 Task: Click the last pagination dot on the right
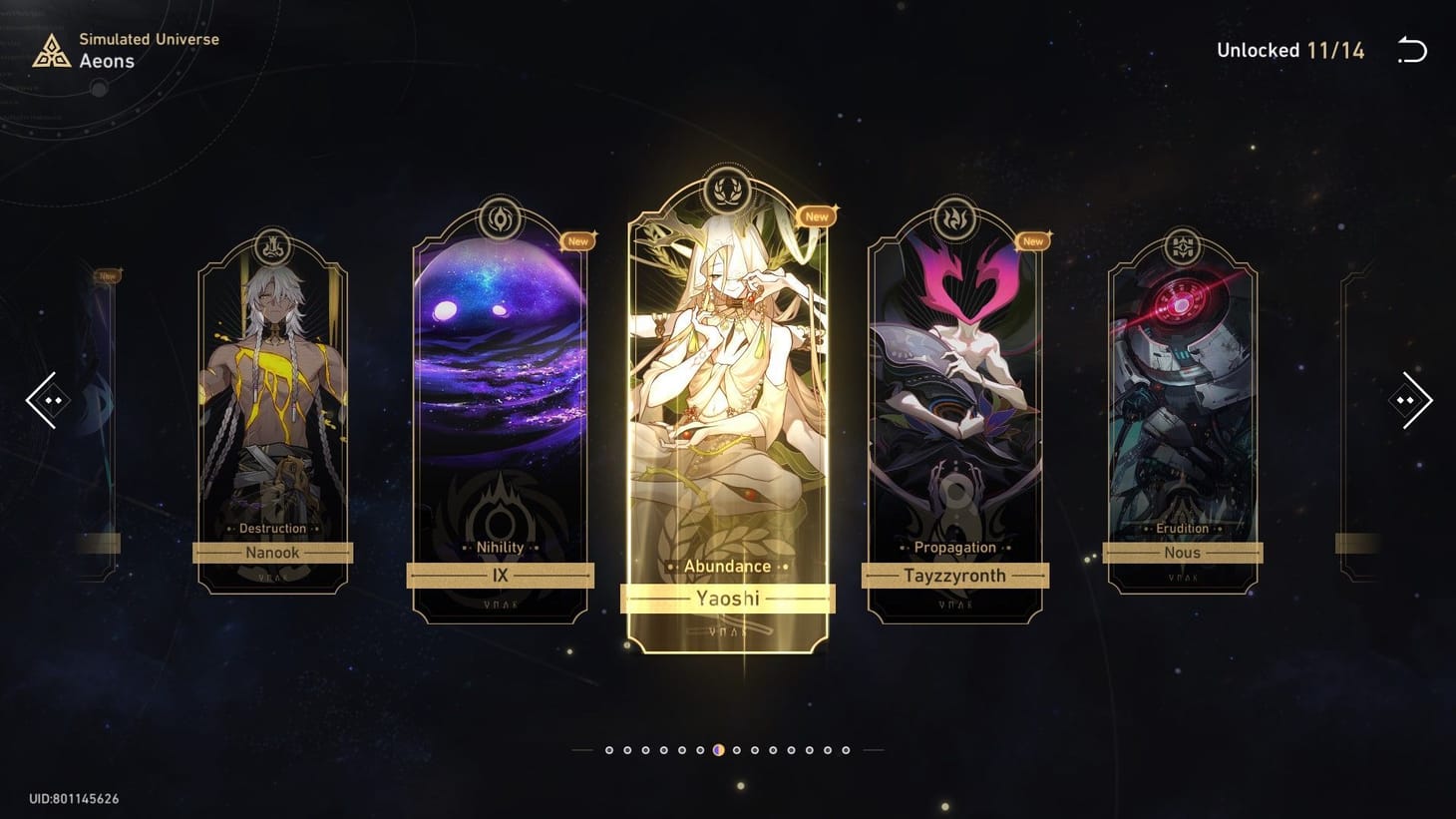point(847,749)
